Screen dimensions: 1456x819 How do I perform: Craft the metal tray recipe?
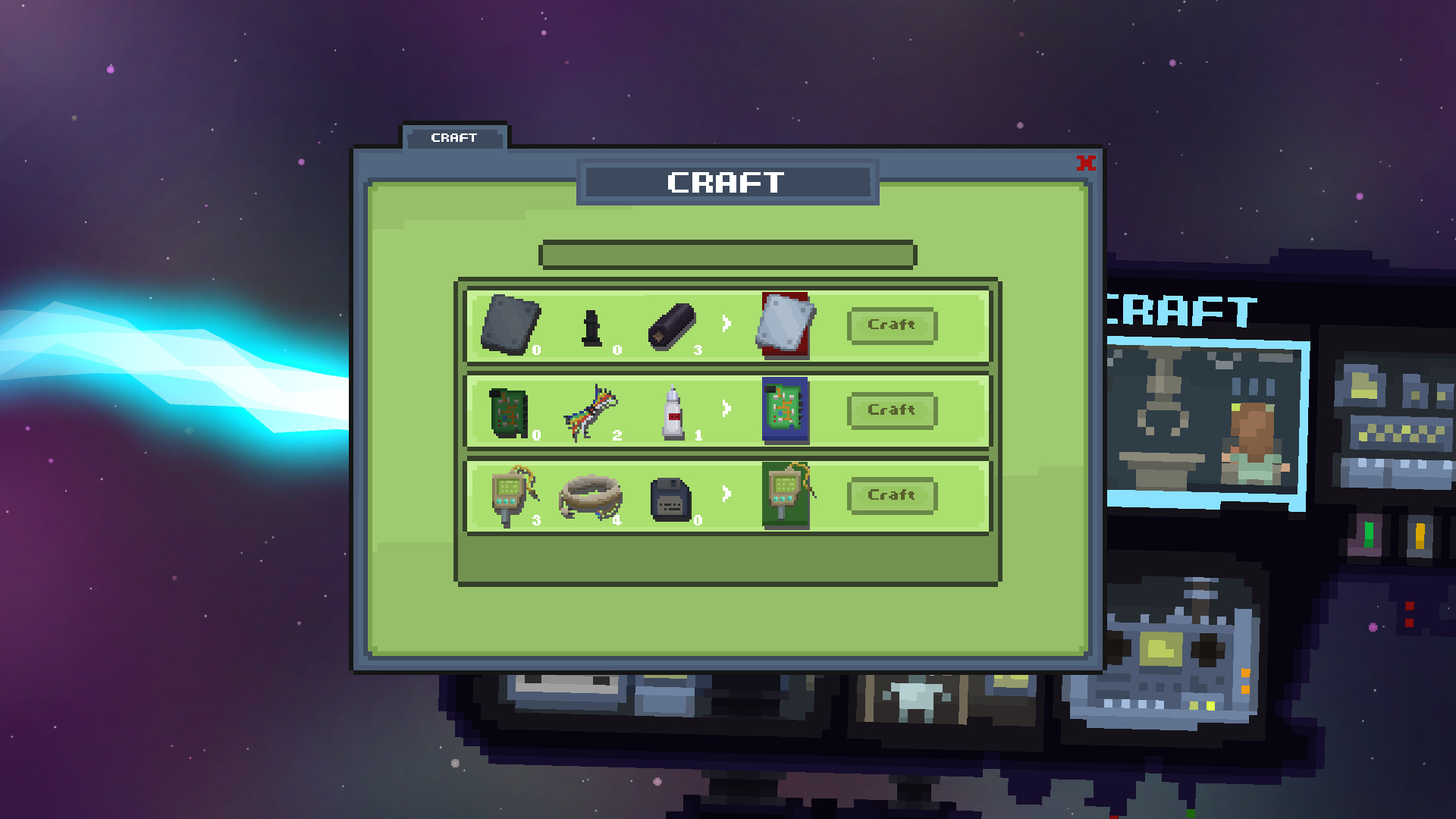pyautogui.click(x=893, y=325)
